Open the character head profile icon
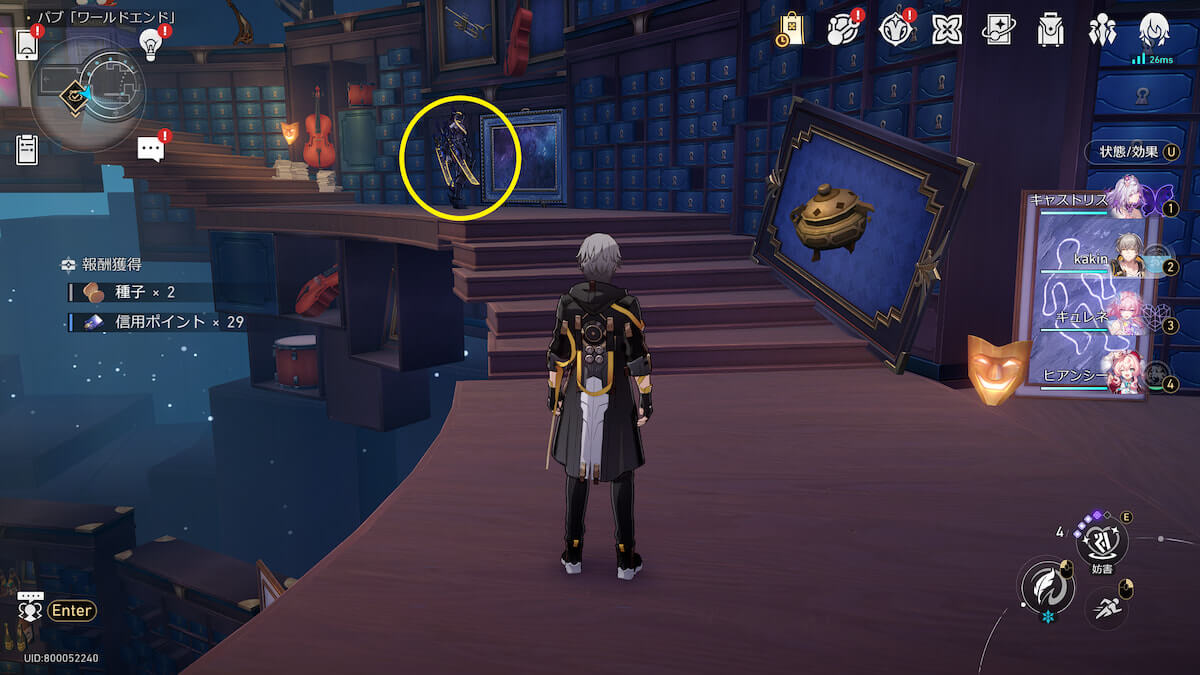Image resolution: width=1200 pixels, height=675 pixels. (x=1154, y=29)
